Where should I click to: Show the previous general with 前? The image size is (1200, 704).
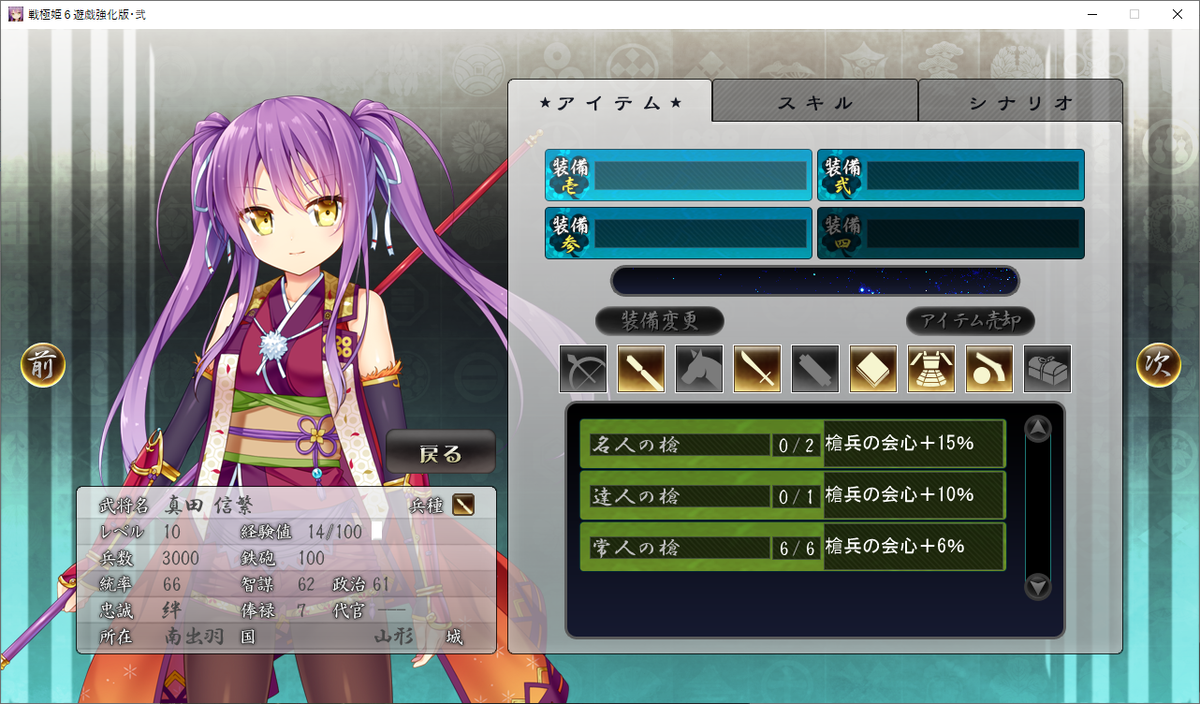coord(43,366)
